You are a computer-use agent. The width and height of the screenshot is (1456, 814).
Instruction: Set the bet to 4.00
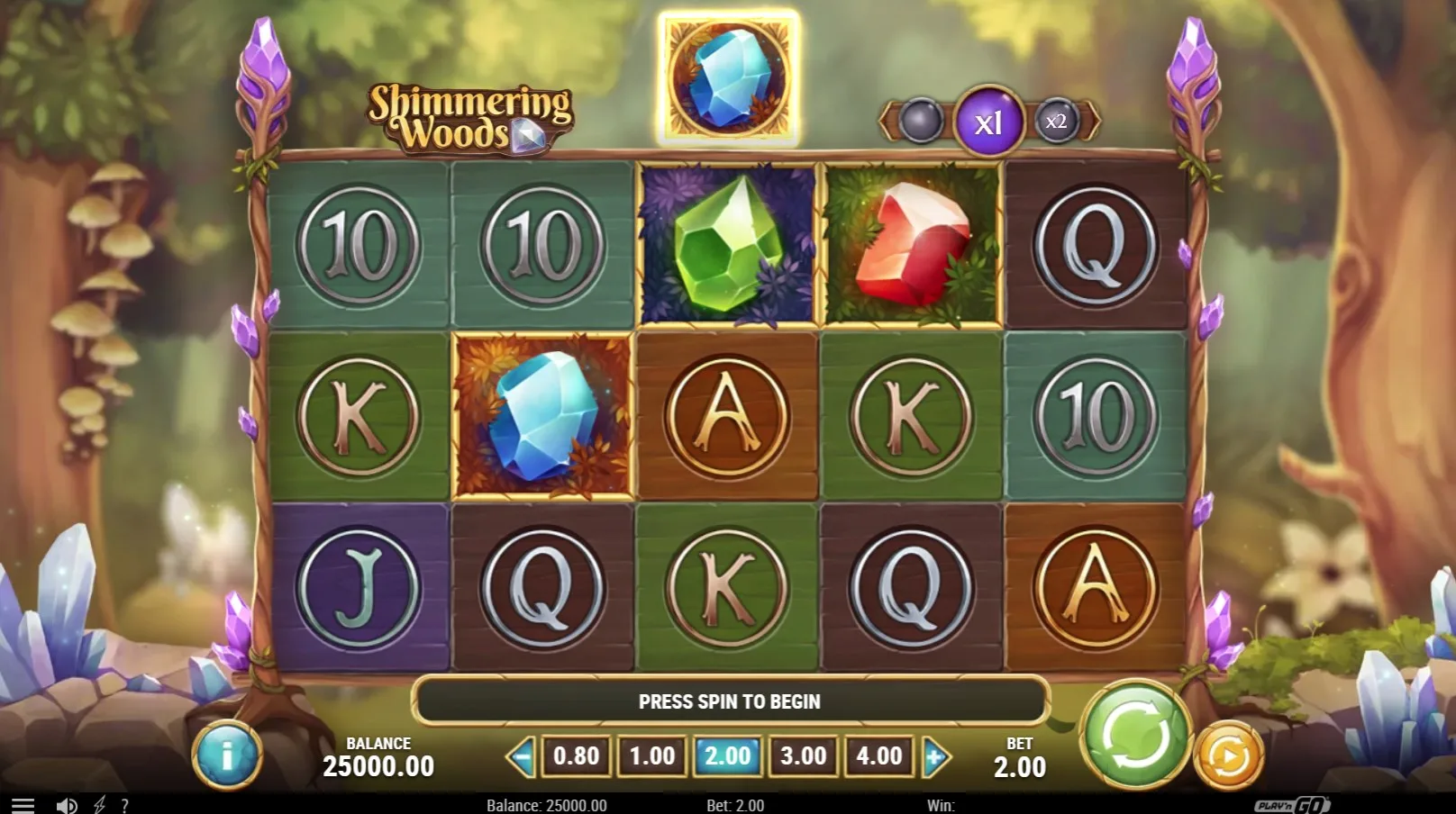click(x=878, y=755)
